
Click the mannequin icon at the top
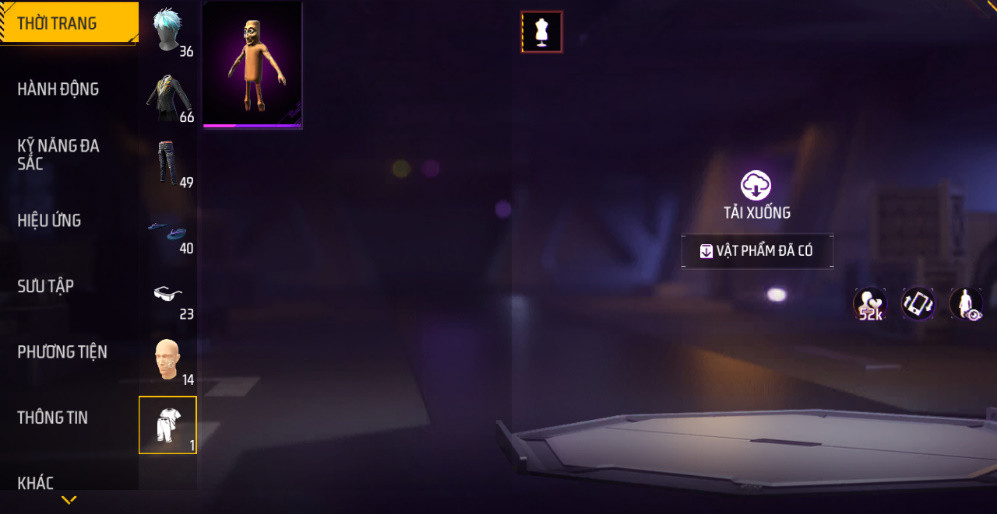(x=542, y=32)
